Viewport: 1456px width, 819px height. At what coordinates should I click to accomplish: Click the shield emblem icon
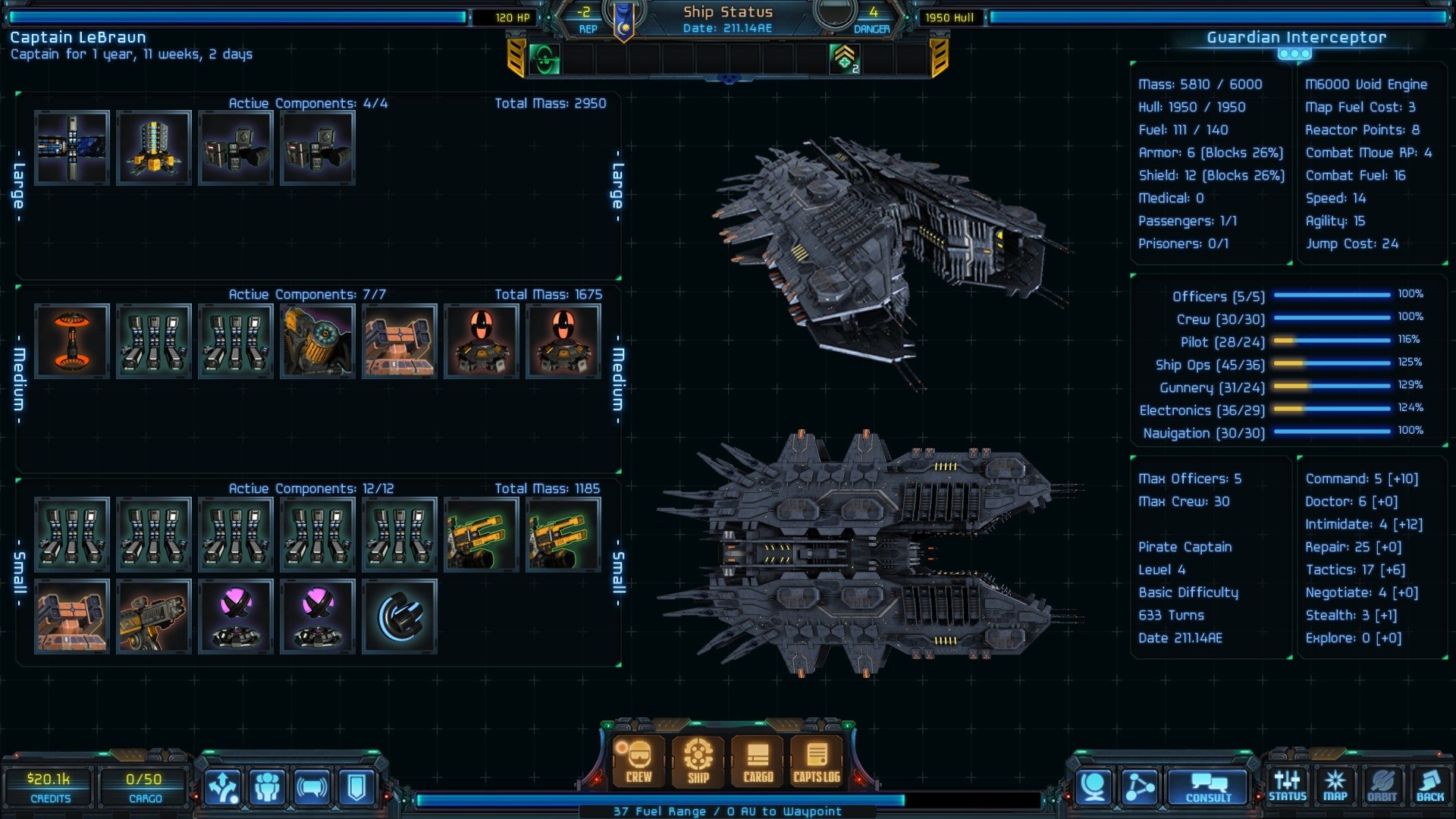pyautogui.click(x=354, y=785)
